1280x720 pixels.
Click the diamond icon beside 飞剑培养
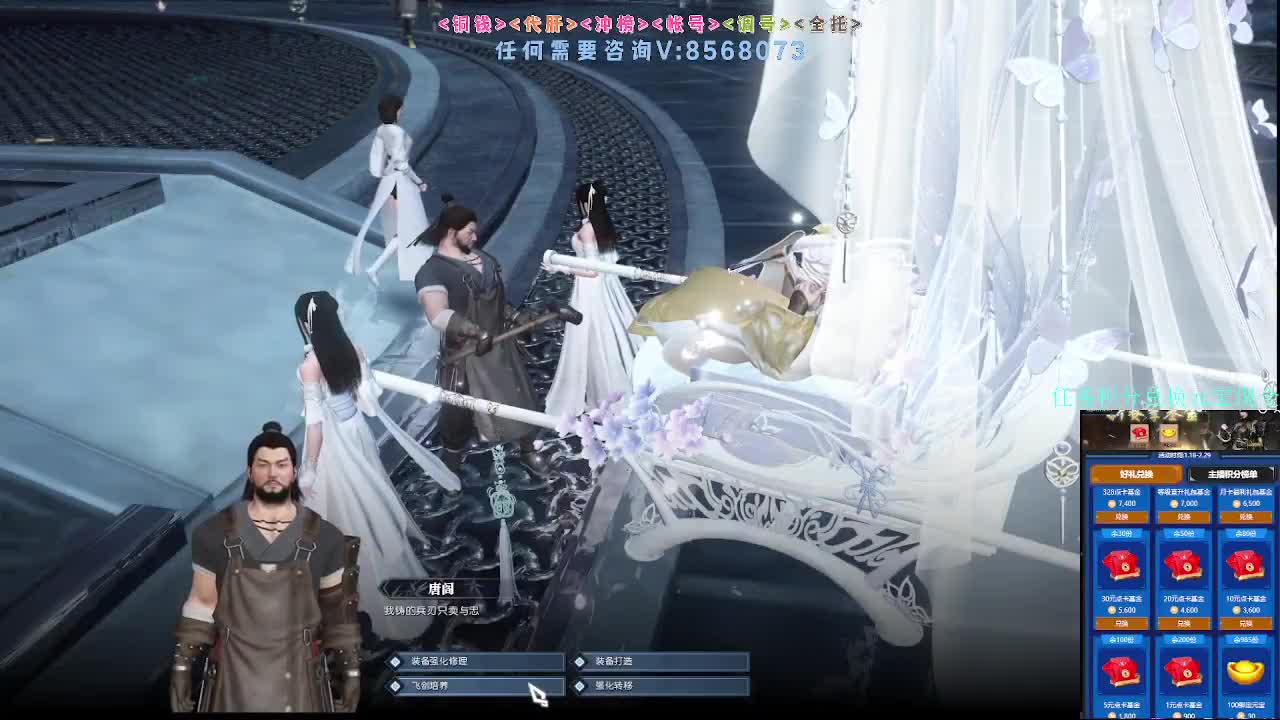[x=394, y=685]
